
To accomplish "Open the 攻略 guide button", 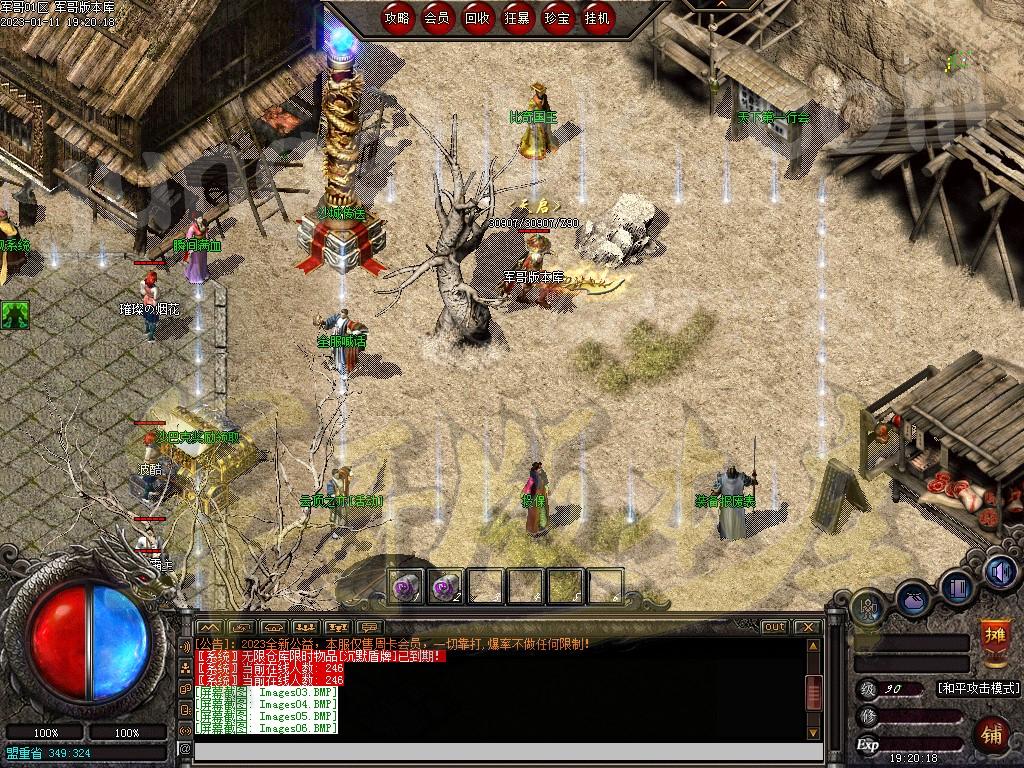I will pos(397,18).
